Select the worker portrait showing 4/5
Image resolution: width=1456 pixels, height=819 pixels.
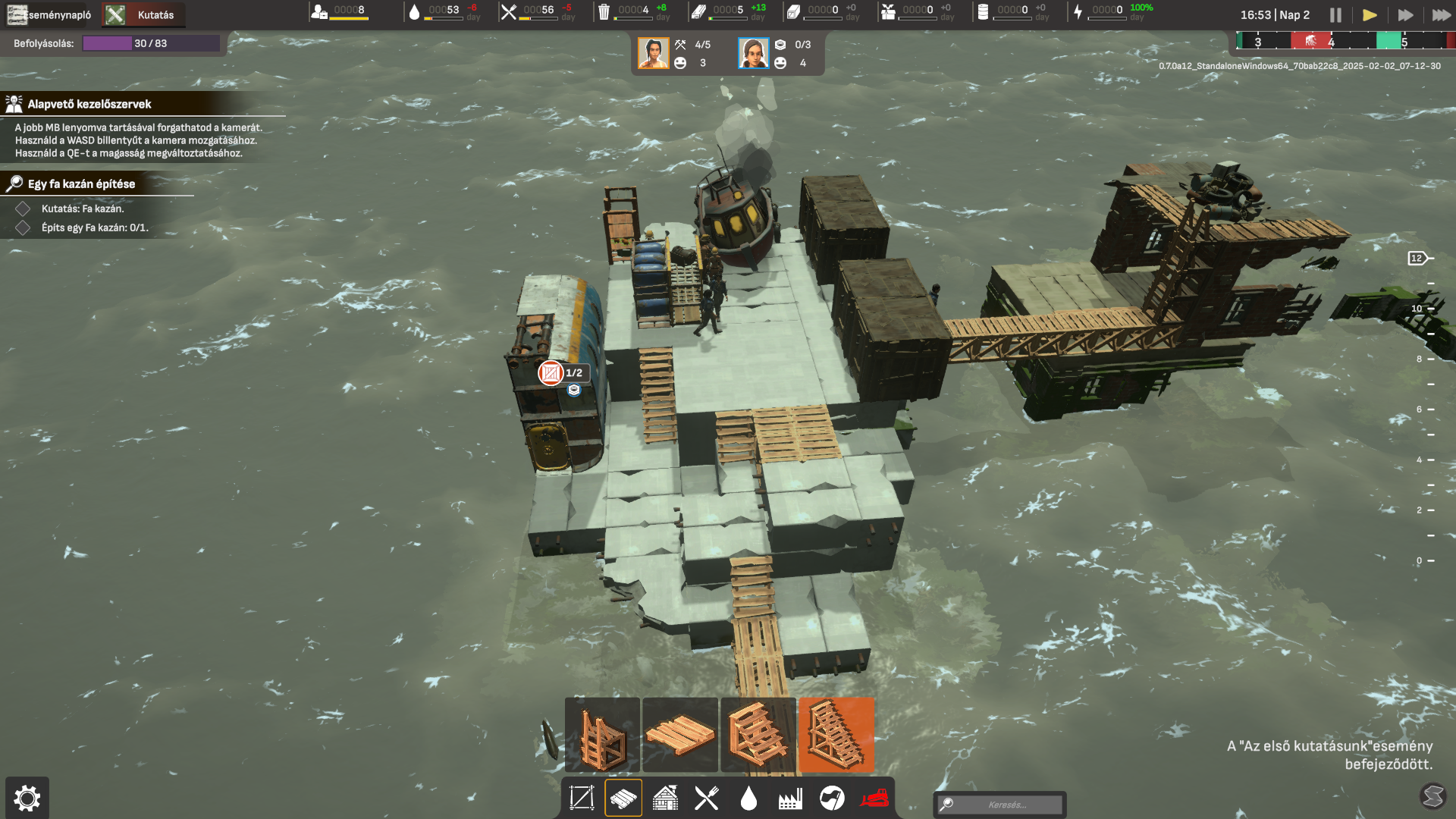654,53
